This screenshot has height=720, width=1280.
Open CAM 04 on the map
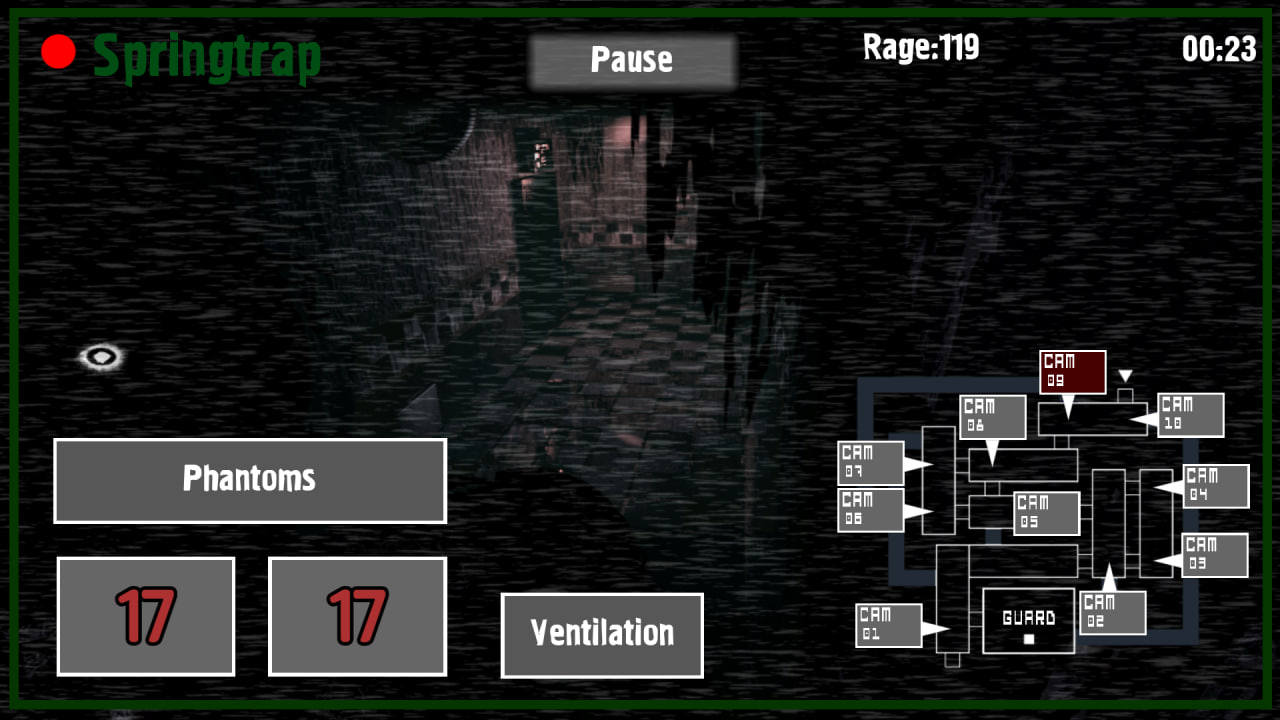point(1215,486)
